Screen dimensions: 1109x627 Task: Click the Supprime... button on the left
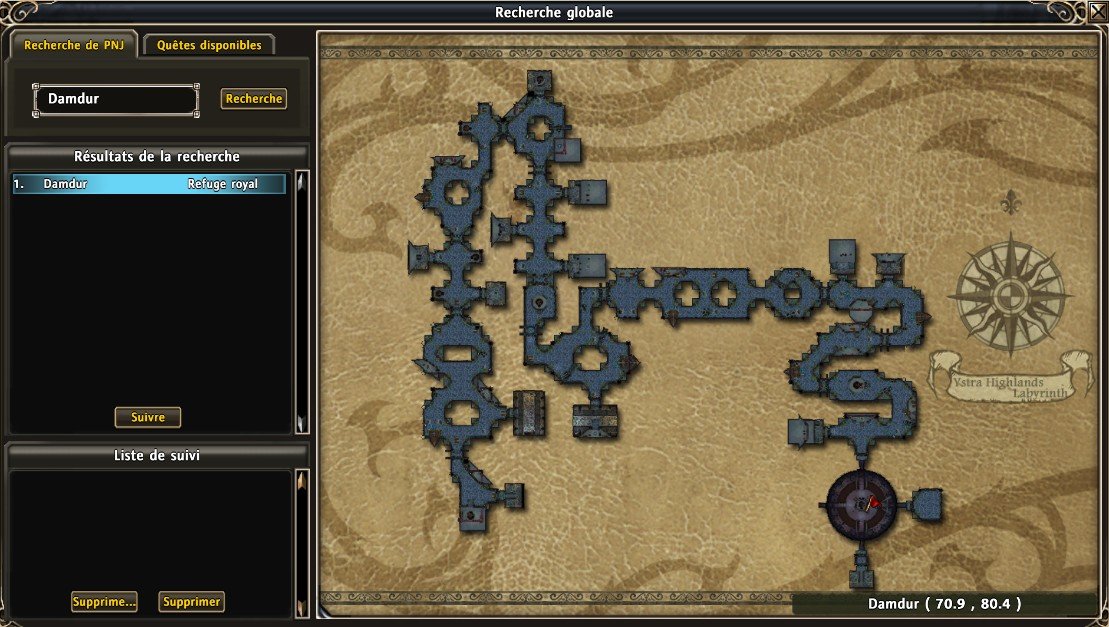[104, 602]
